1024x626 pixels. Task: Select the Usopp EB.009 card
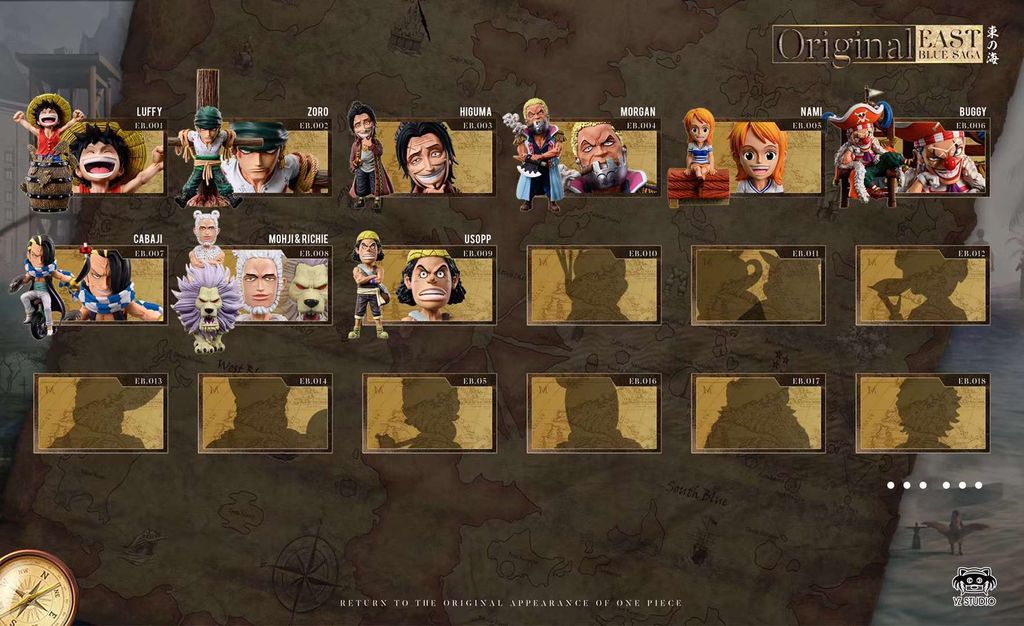pyautogui.click(x=432, y=285)
